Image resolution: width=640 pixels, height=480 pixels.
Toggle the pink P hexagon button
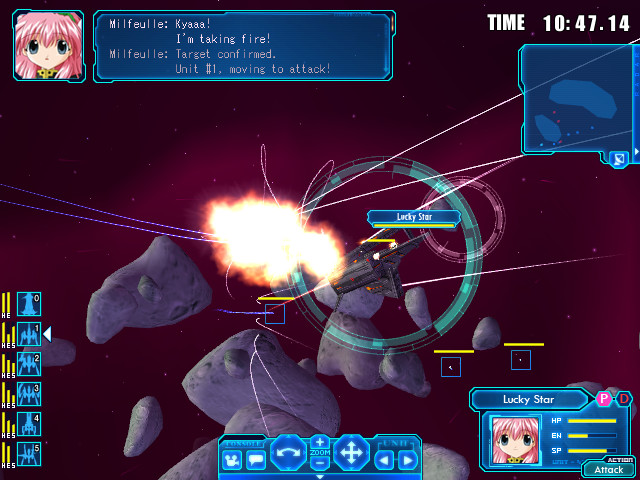(604, 398)
